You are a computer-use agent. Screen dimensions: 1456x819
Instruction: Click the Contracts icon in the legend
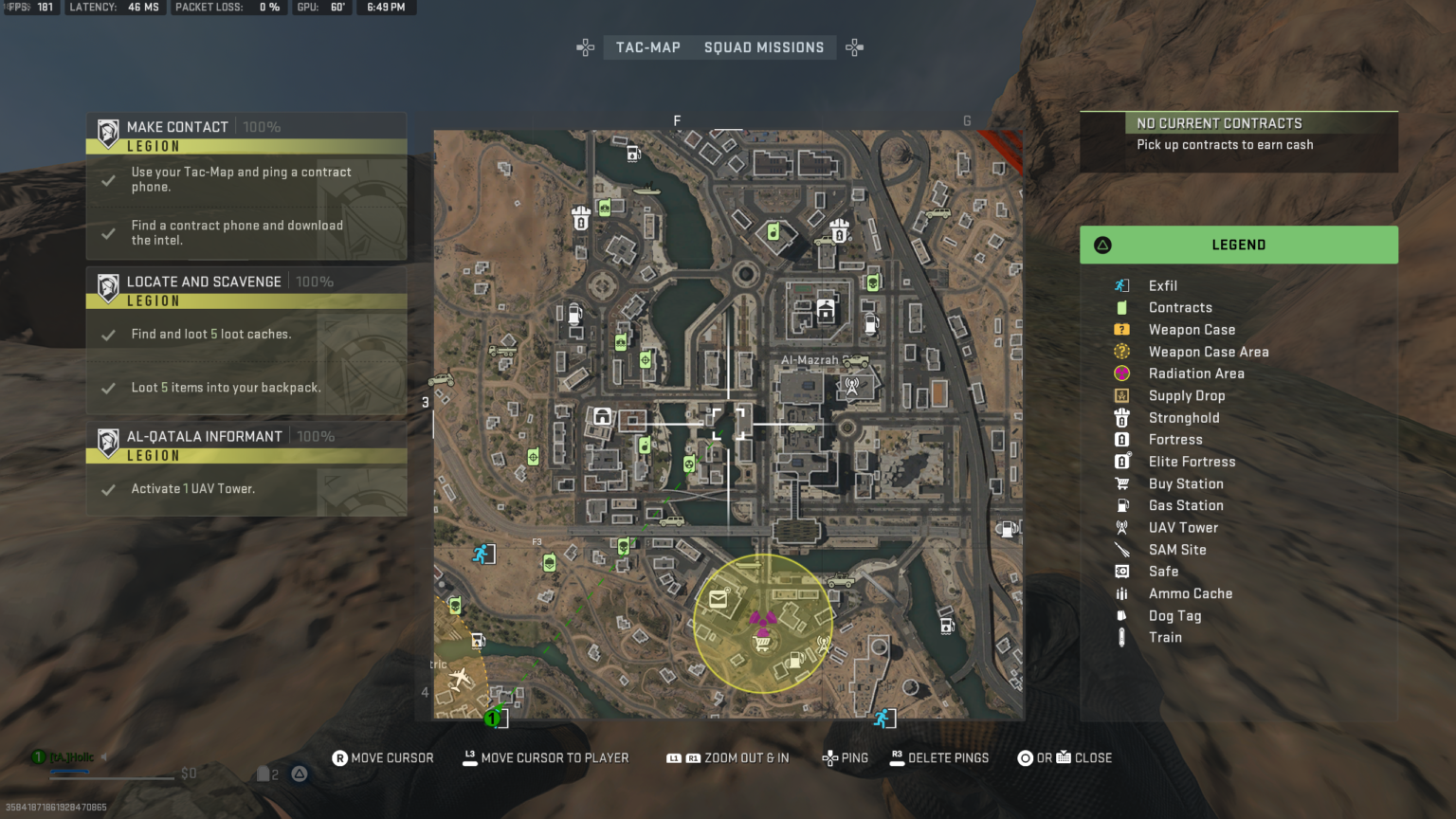[x=1122, y=307]
